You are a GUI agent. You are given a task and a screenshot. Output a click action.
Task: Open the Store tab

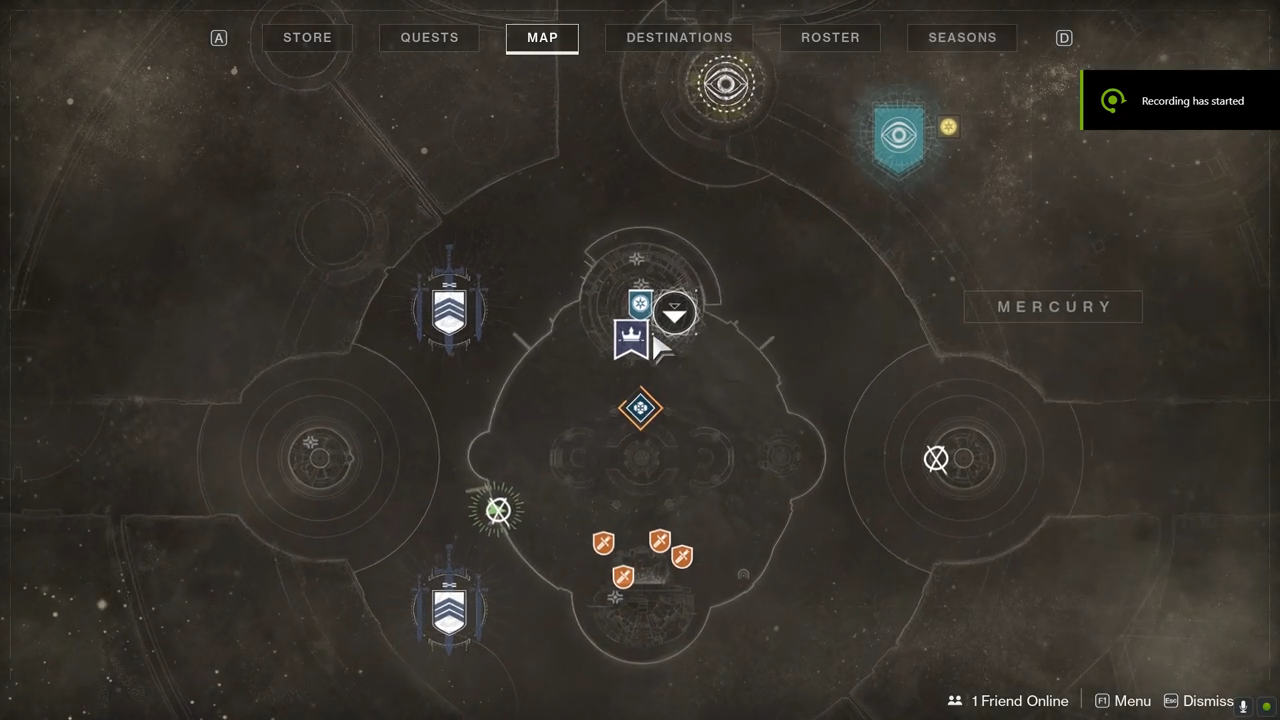click(307, 38)
